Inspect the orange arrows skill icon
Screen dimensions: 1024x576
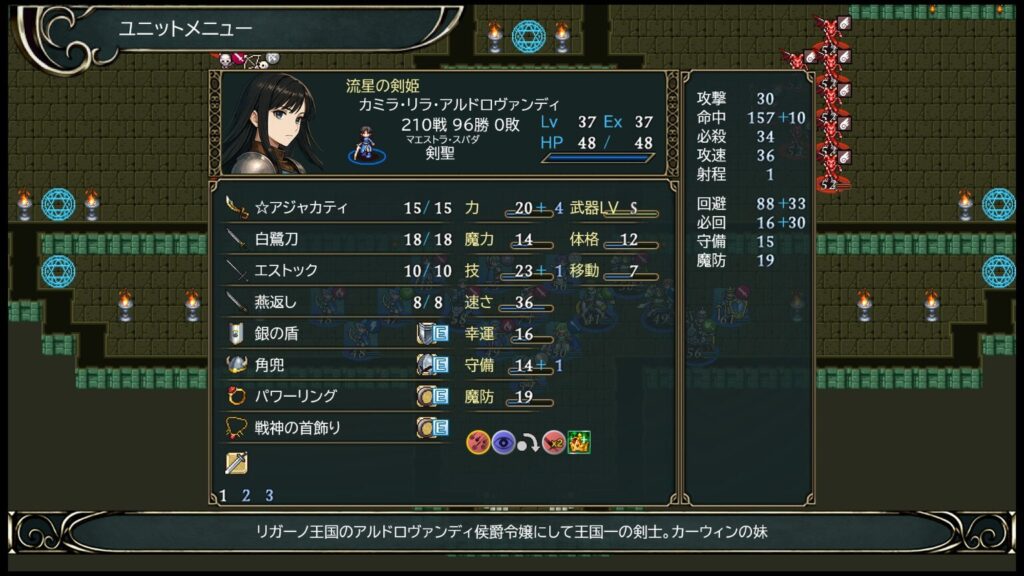478,442
